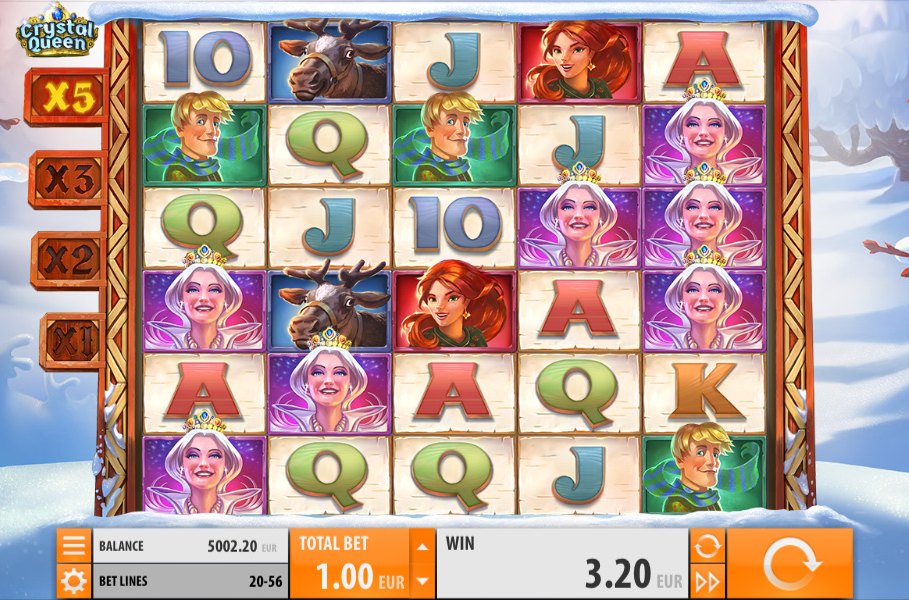This screenshot has width=909, height=600.
Task: Decrease total bet with down arrow
Action: click(x=423, y=580)
